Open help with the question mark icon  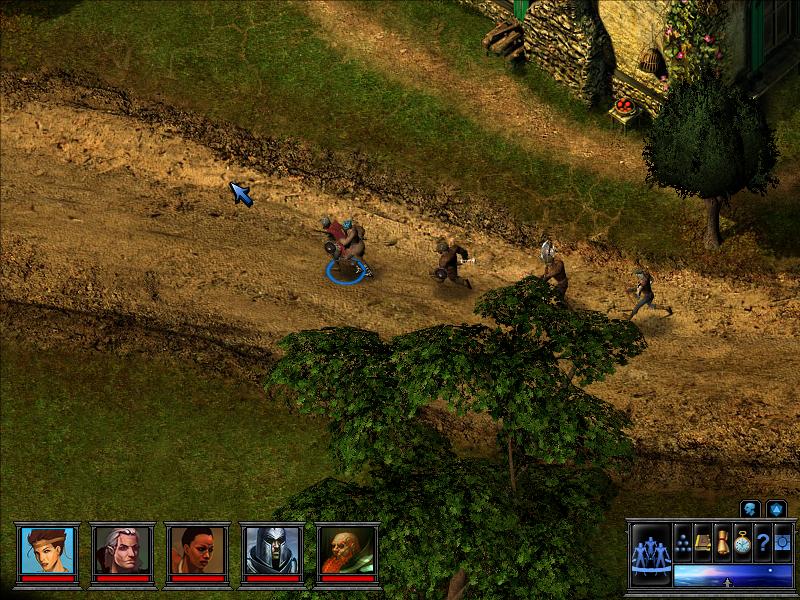762,541
